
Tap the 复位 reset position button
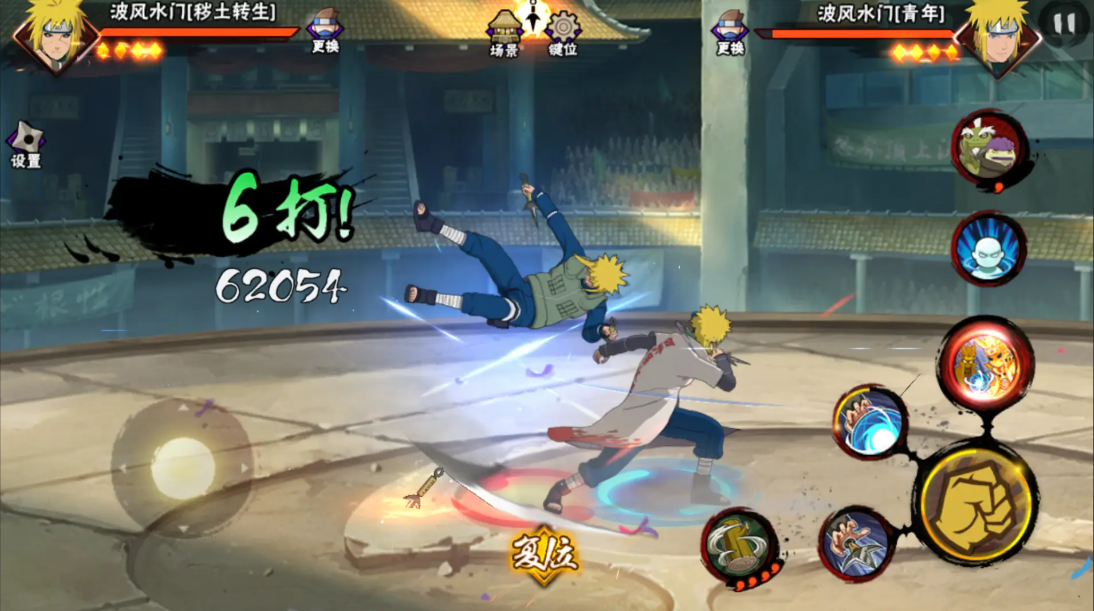[x=544, y=554]
